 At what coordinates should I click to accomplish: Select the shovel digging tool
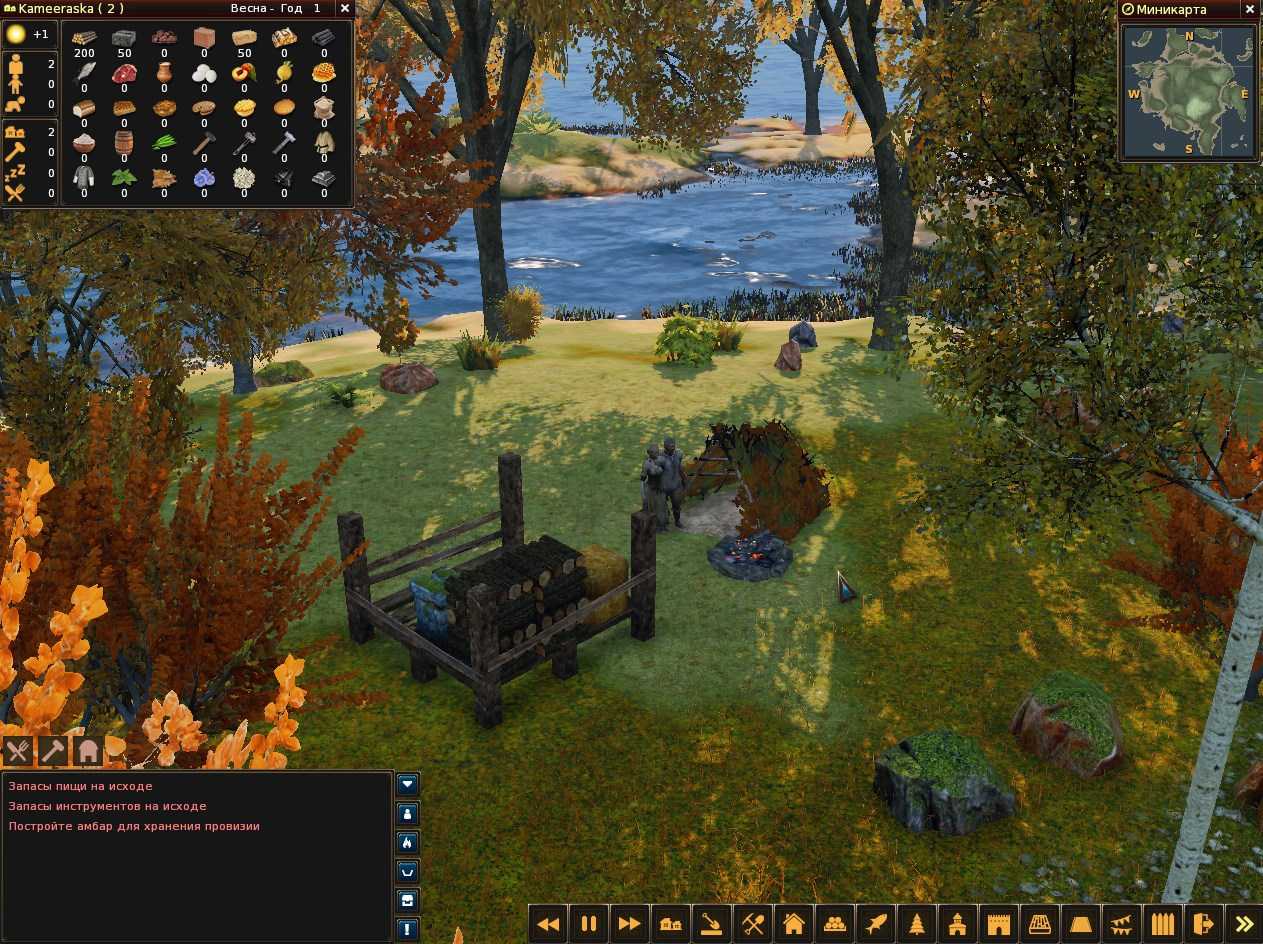pyautogui.click(x=711, y=924)
